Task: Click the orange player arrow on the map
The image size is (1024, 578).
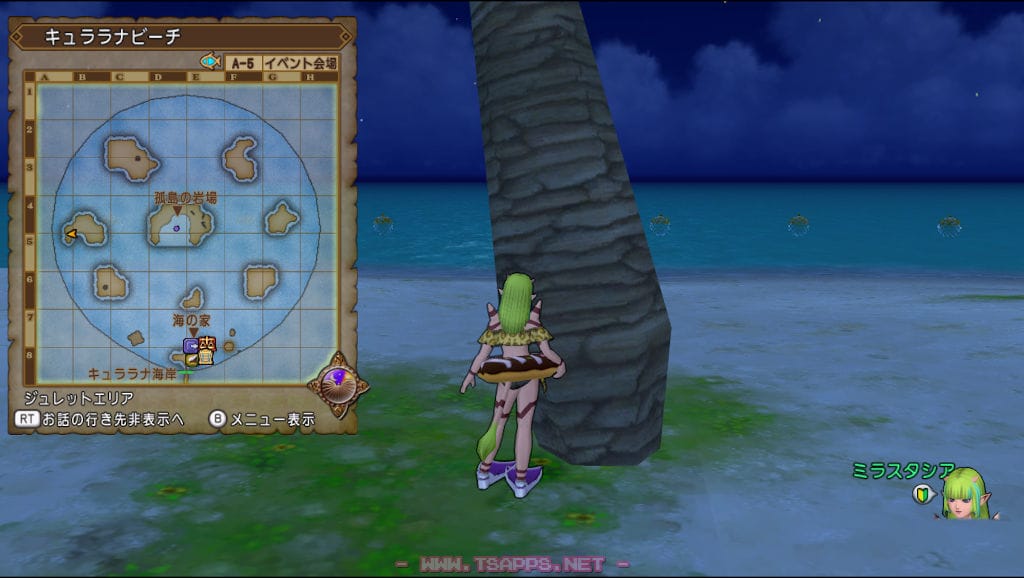Action: tap(71, 234)
